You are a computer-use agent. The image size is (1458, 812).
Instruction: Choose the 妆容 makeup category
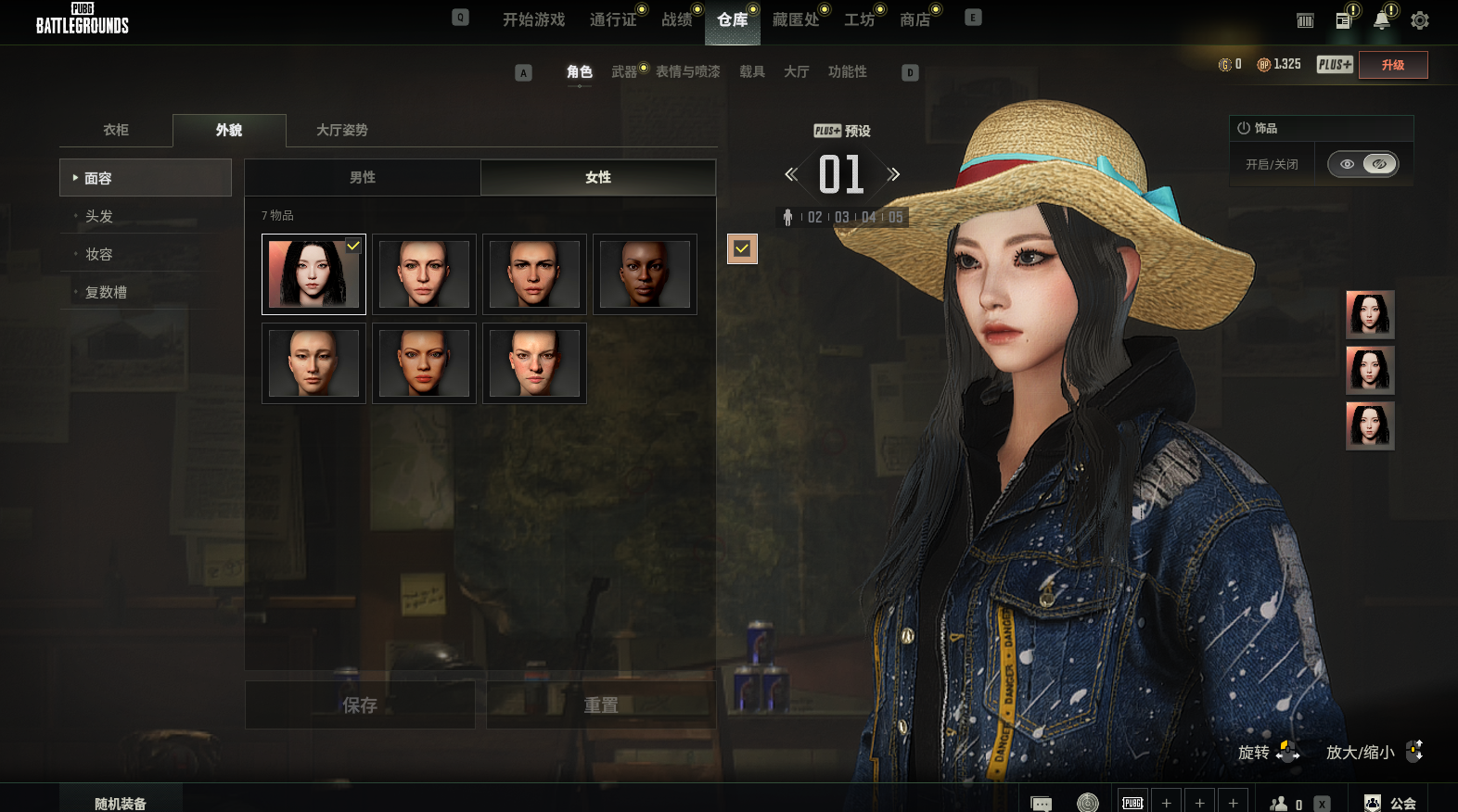click(99, 254)
